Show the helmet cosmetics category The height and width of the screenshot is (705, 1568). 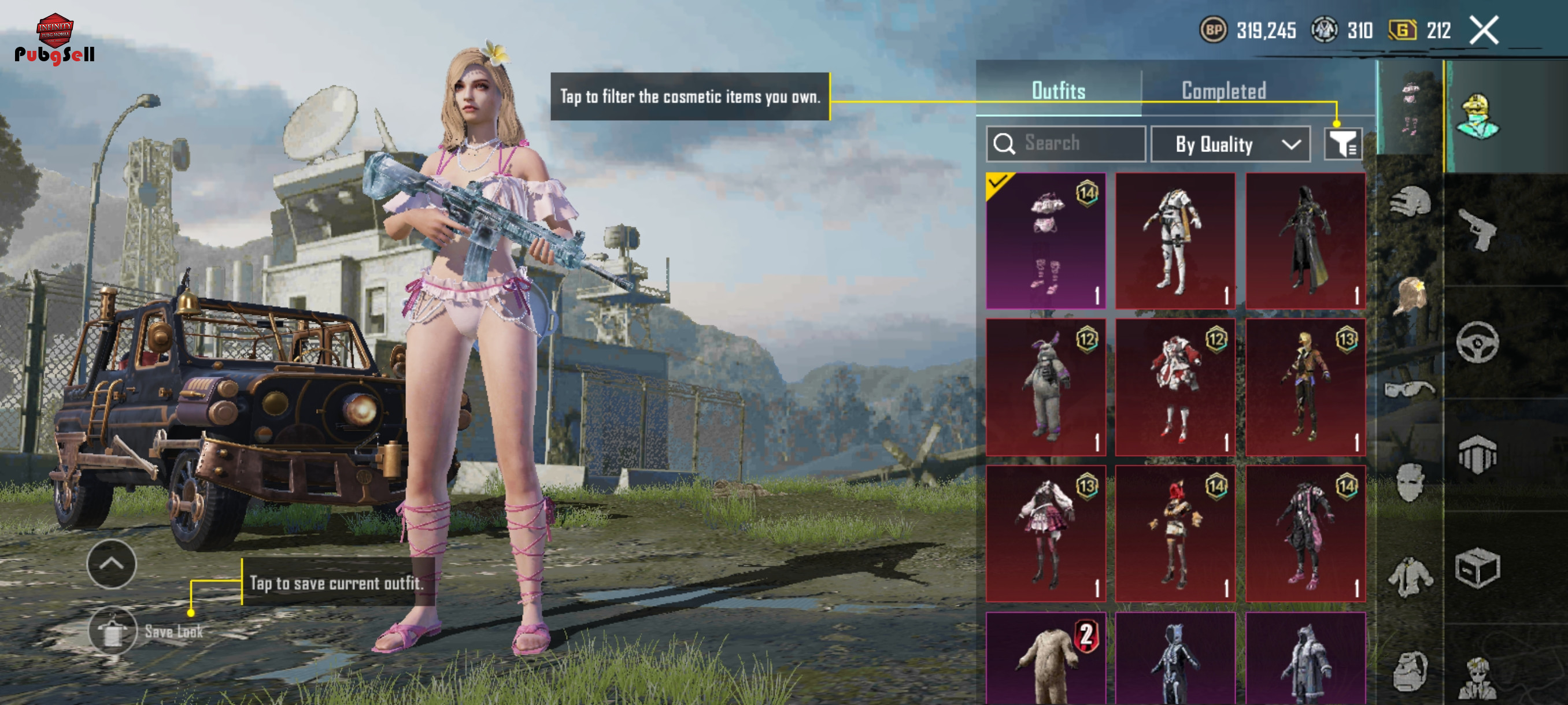(1410, 202)
